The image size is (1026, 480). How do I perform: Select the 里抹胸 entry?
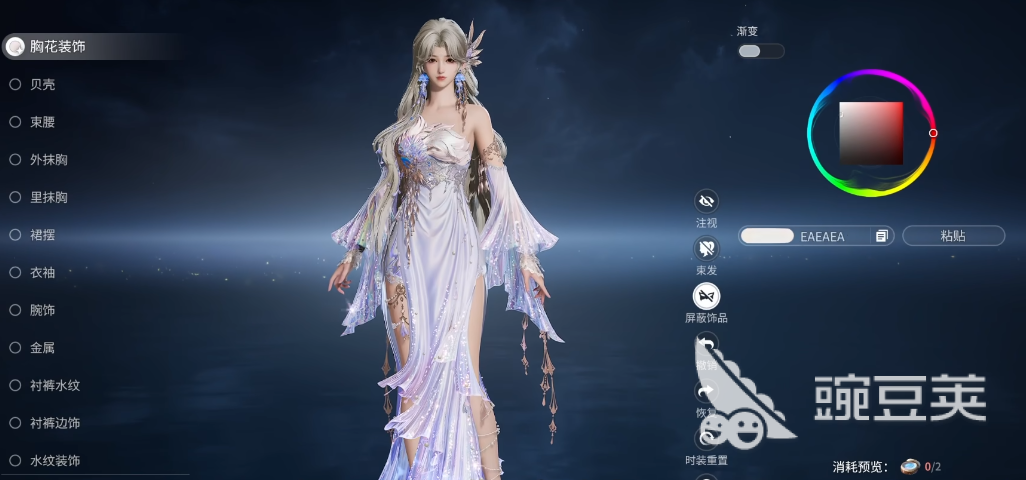point(49,197)
